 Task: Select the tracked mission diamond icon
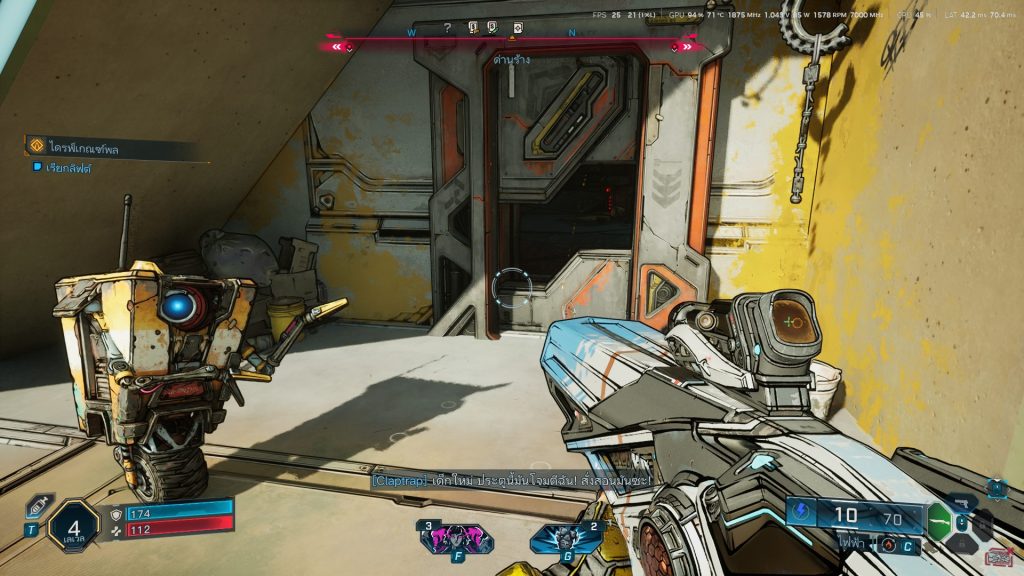coord(36,147)
